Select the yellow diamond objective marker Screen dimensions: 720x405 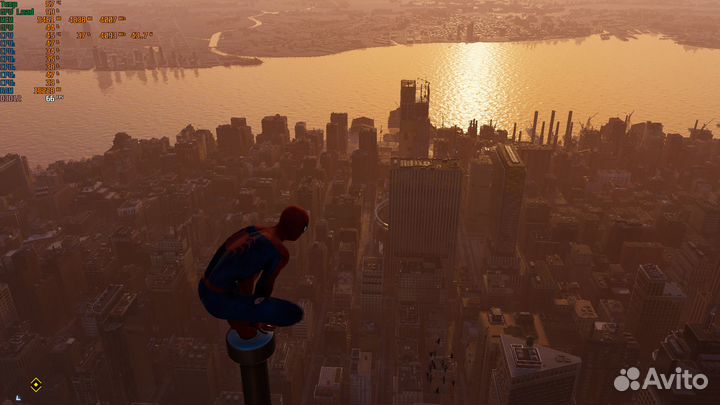coord(36,383)
